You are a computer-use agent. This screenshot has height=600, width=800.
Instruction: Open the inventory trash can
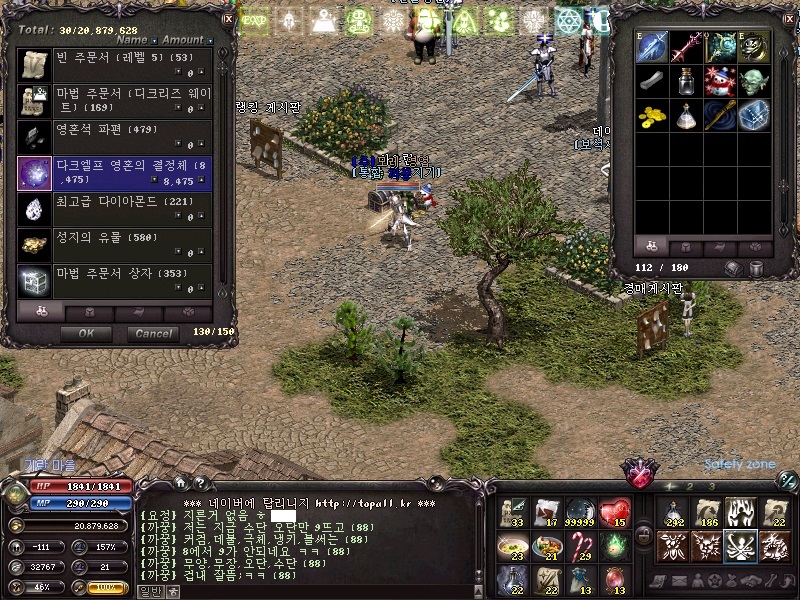(x=757, y=268)
